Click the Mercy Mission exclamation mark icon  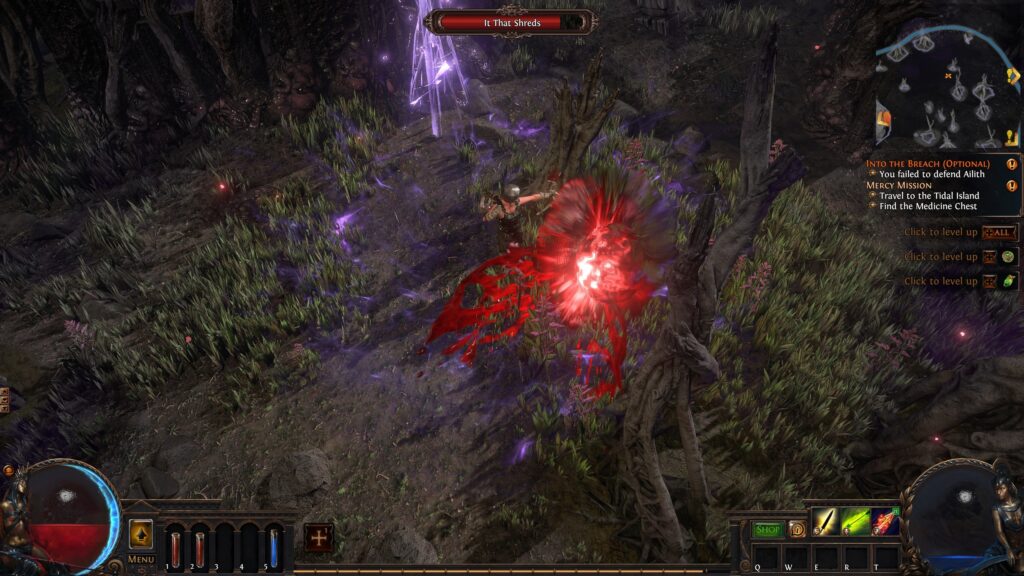tap(1012, 185)
